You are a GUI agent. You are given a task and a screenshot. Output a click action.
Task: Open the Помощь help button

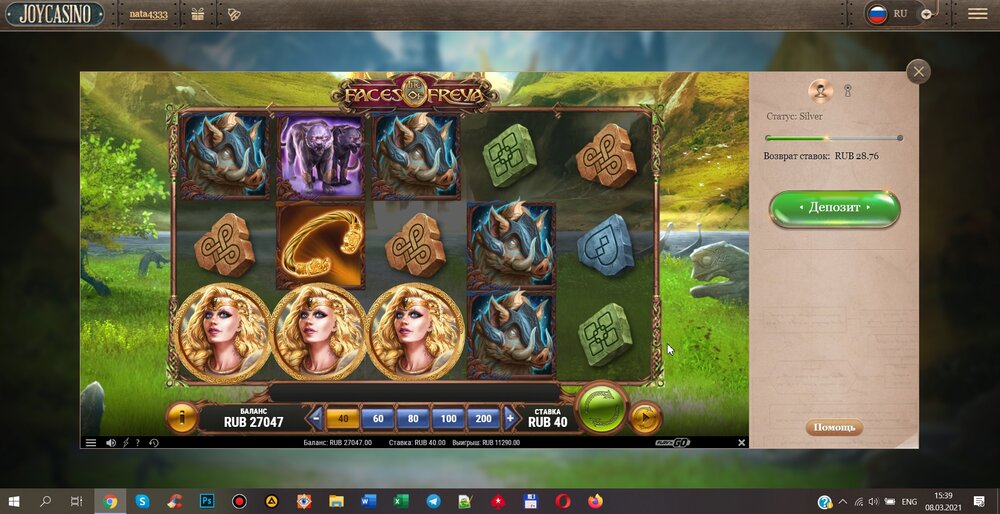(834, 427)
